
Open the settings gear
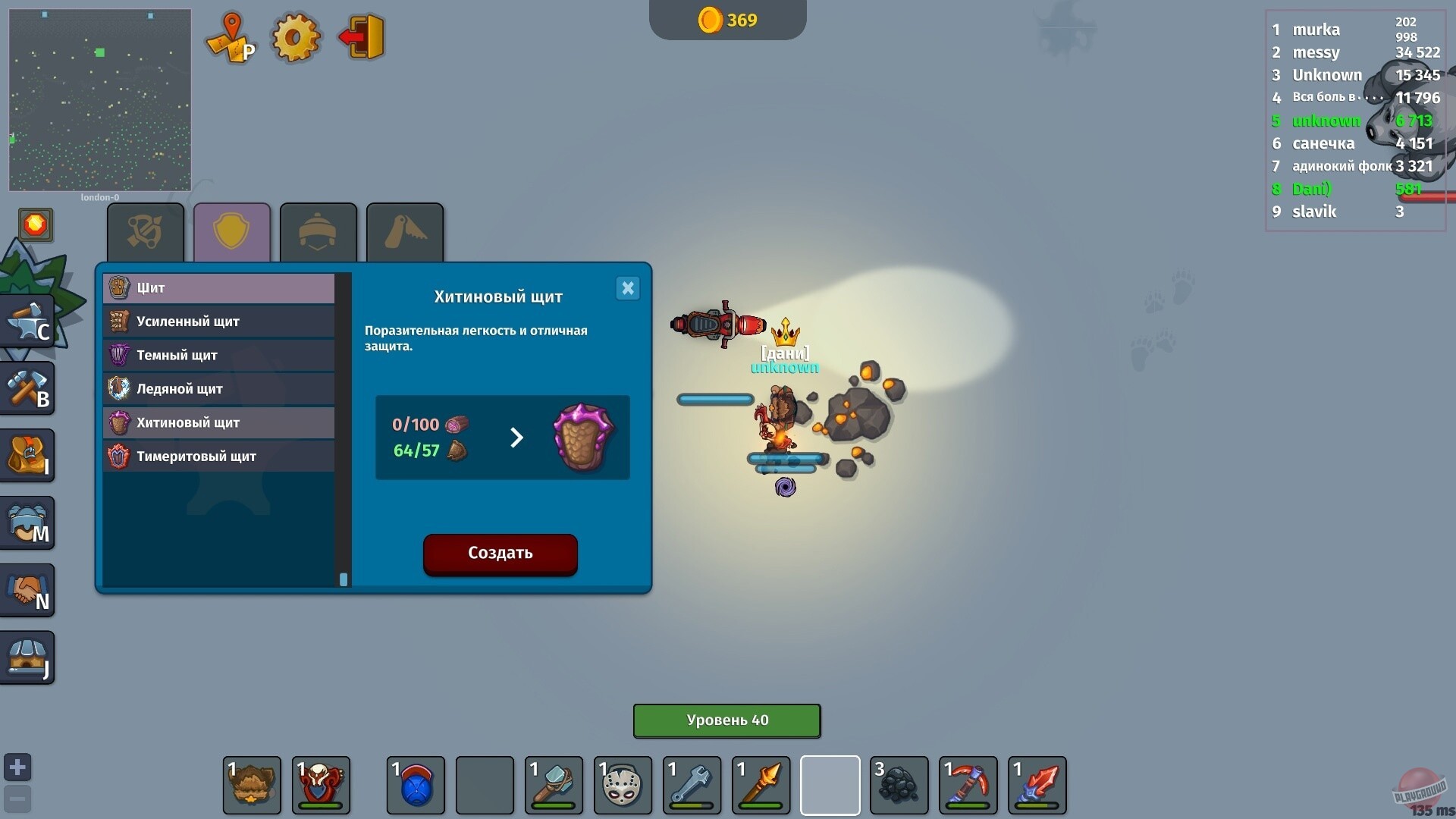coord(296,36)
